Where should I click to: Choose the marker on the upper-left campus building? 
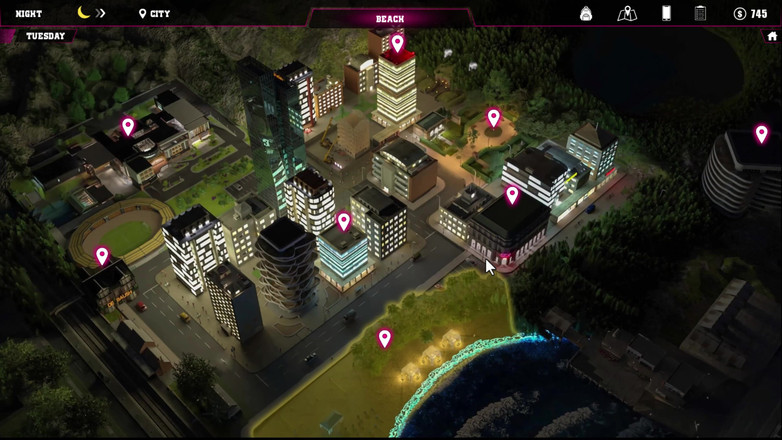click(128, 126)
